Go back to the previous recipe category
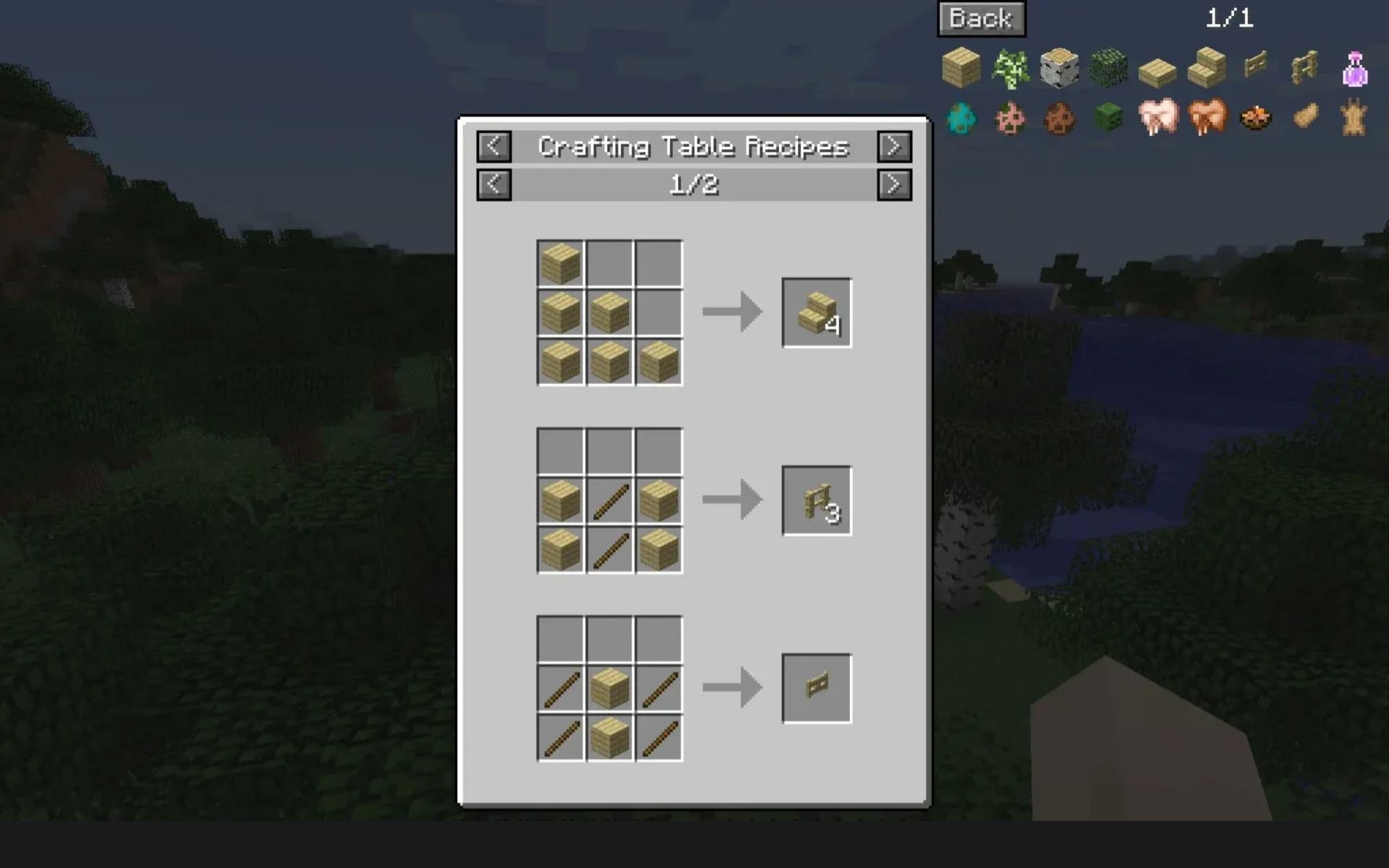Viewport: 1389px width, 868px height. (494, 146)
